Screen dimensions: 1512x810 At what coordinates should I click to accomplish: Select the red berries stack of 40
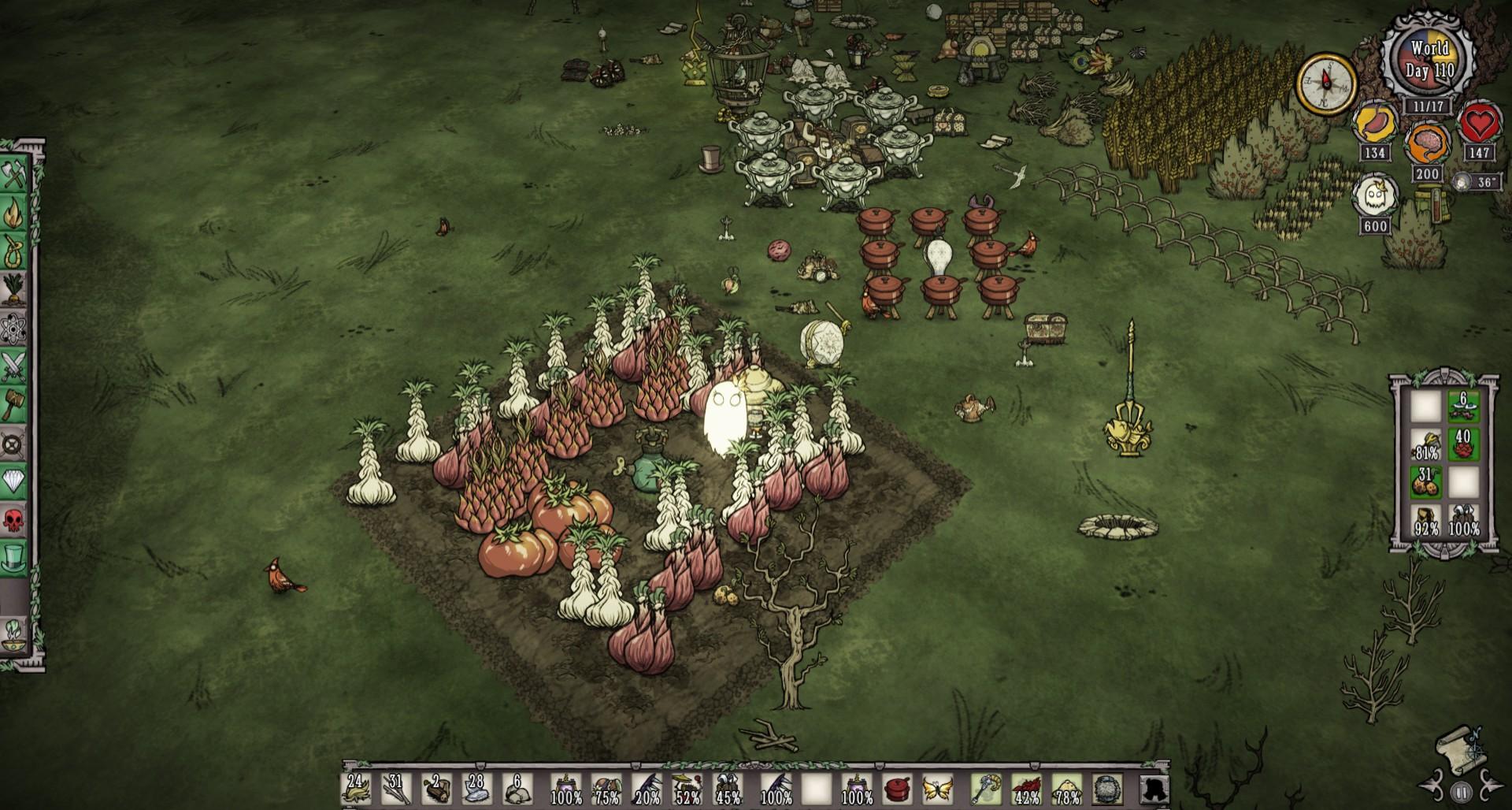click(1463, 445)
